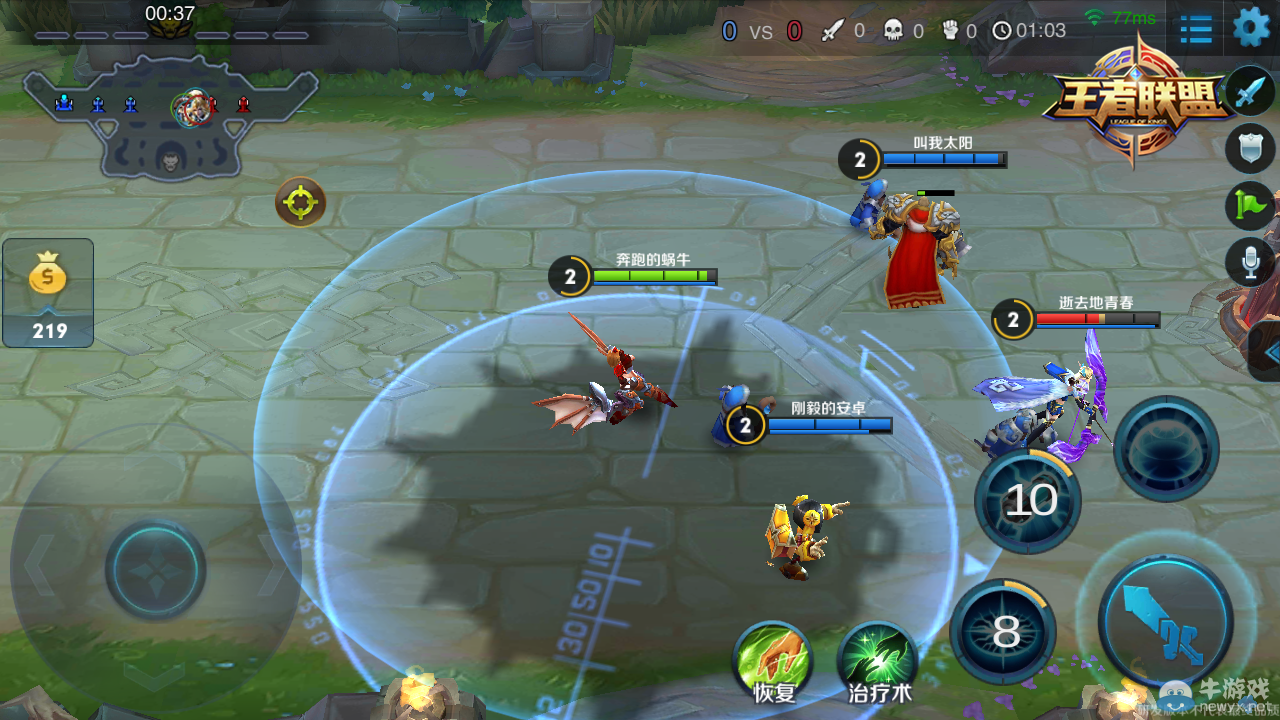
Task: Expand the right-edge arrow panel
Action: pyautogui.click(x=1267, y=352)
